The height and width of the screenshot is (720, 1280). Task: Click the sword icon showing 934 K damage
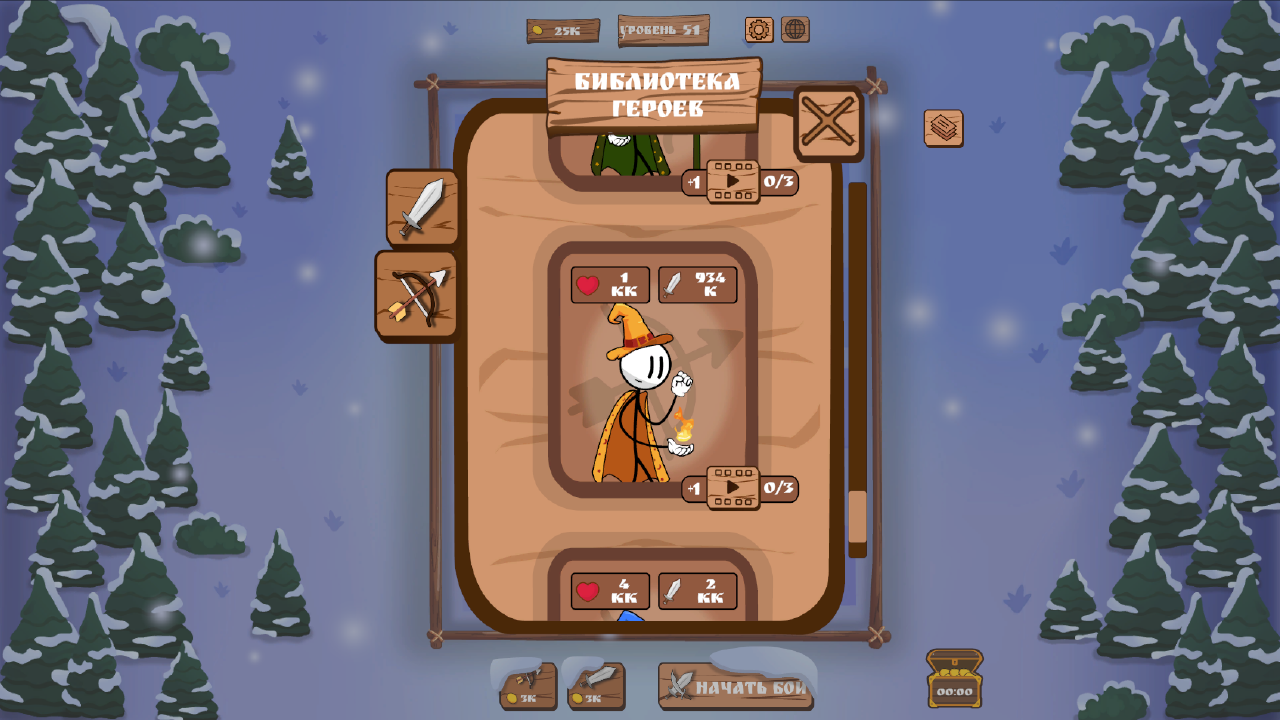(697, 285)
